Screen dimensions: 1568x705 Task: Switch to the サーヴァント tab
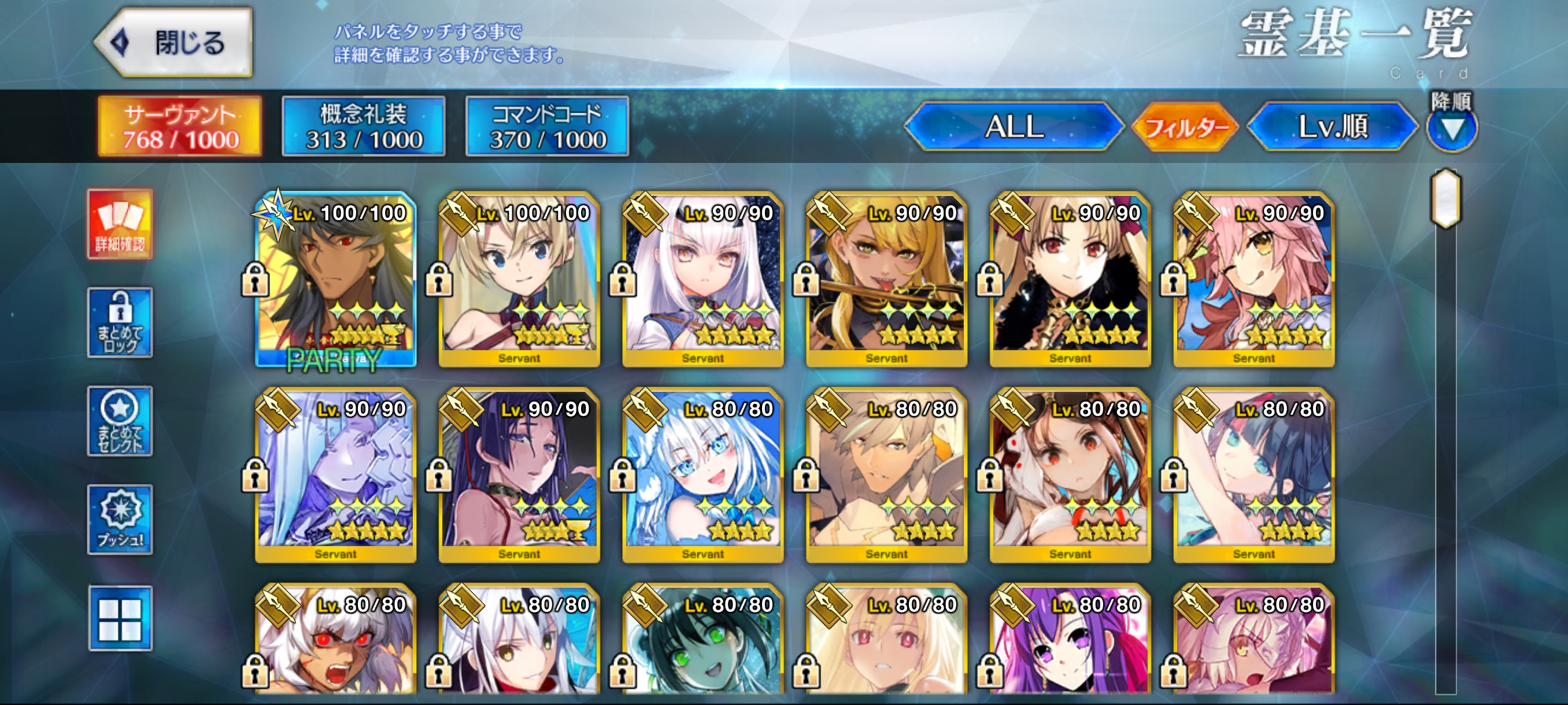[180, 127]
